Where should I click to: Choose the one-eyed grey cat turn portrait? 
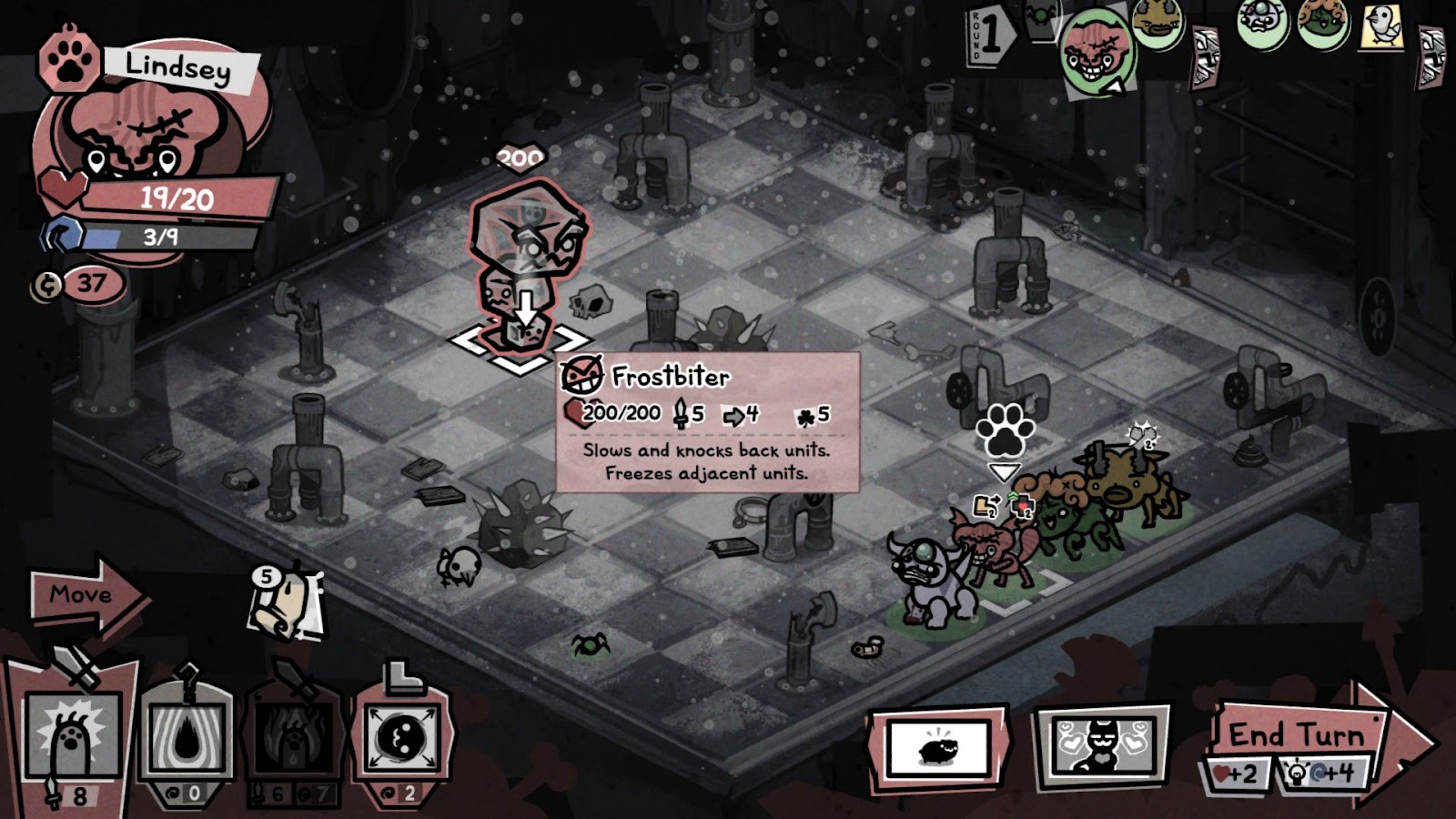(1262, 23)
